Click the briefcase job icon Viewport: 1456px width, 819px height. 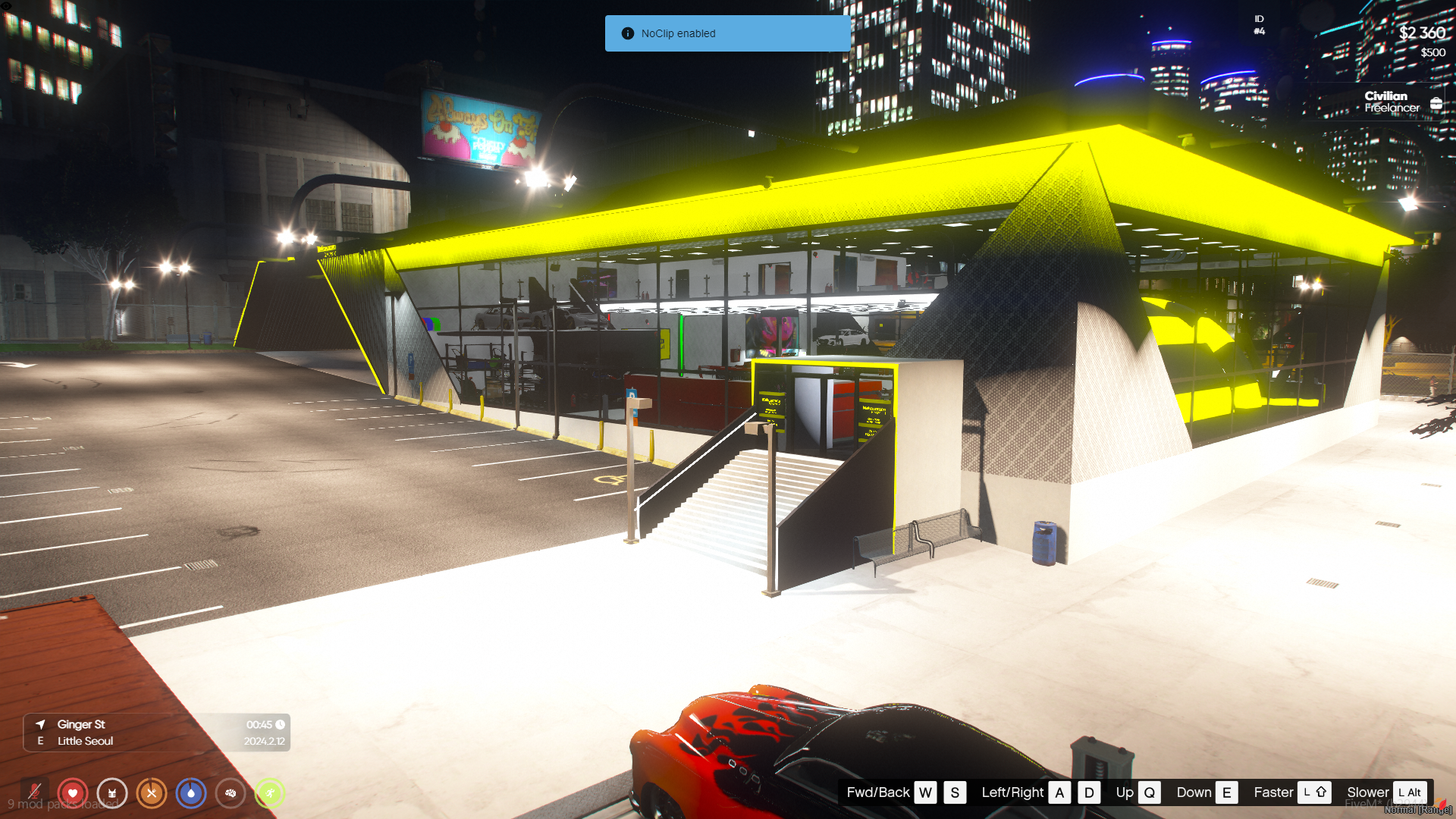[x=1436, y=103]
